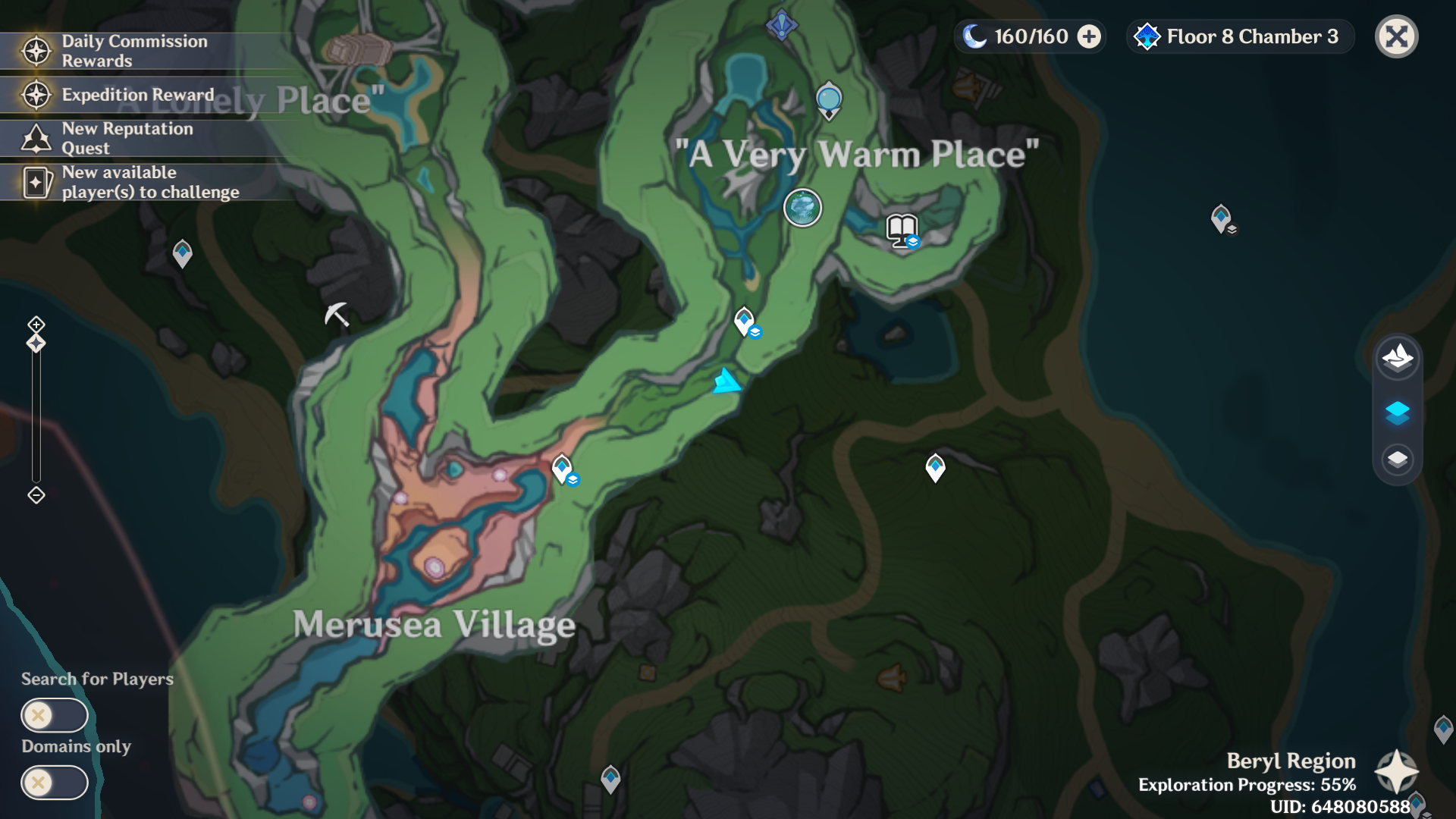Screen dimensions: 1456x819
Task: Open Daily Commission Rewards notice
Action: pyautogui.click(x=134, y=51)
